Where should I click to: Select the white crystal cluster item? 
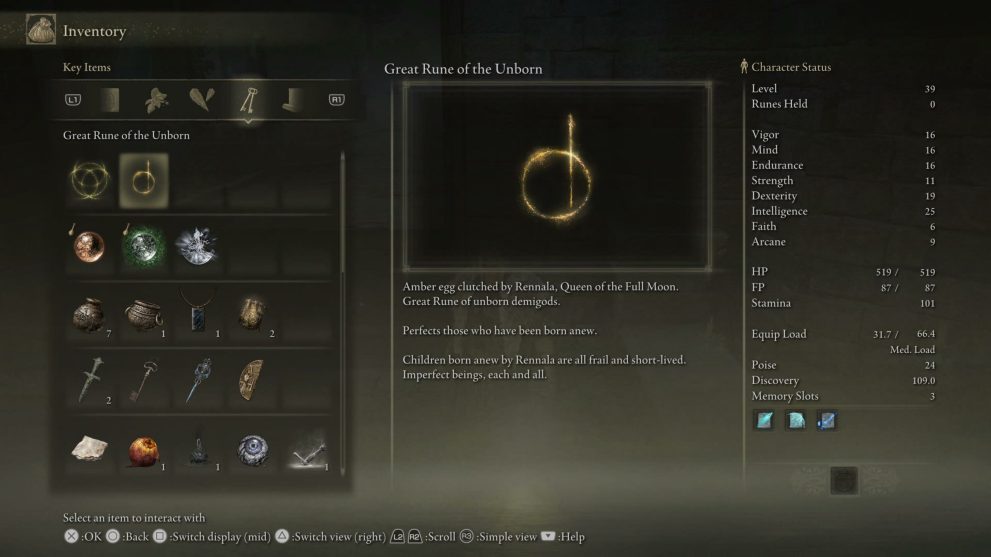(195, 247)
